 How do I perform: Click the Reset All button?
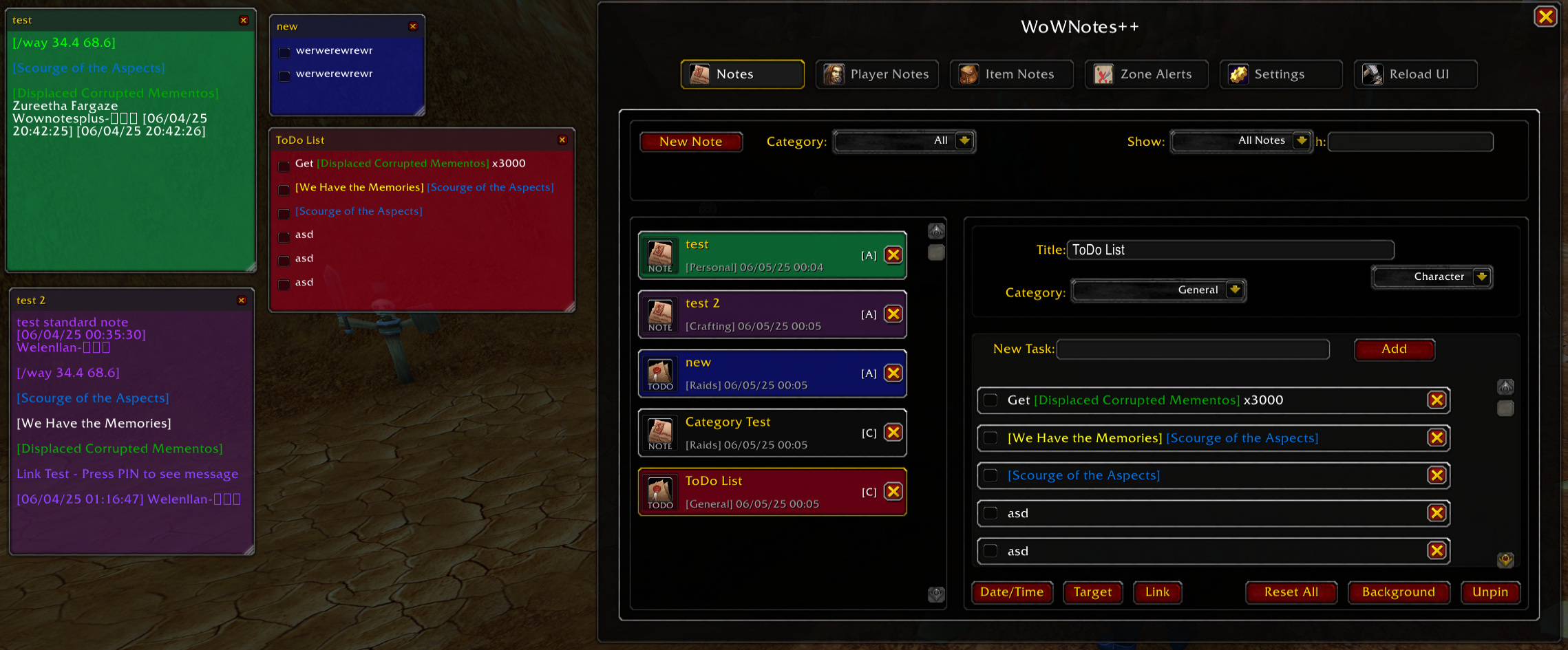coord(1291,592)
